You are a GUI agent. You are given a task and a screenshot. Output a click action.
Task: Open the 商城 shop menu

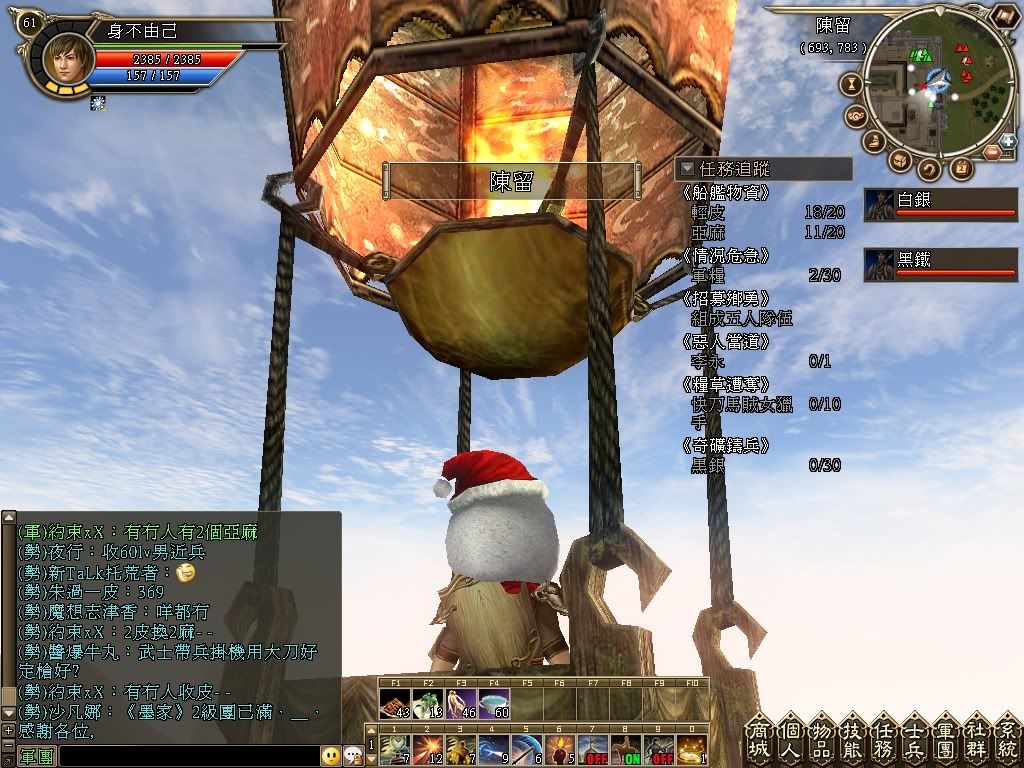[x=757, y=739]
